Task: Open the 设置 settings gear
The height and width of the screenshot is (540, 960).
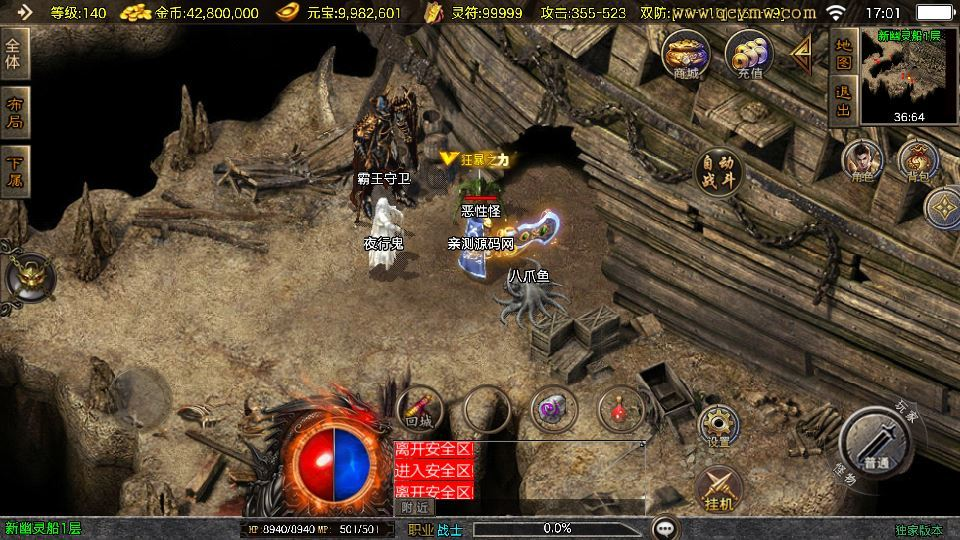Action: 718,425
